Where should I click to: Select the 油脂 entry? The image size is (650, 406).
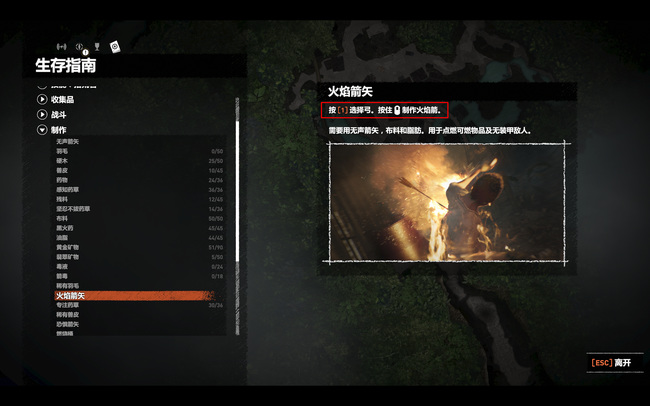point(62,236)
